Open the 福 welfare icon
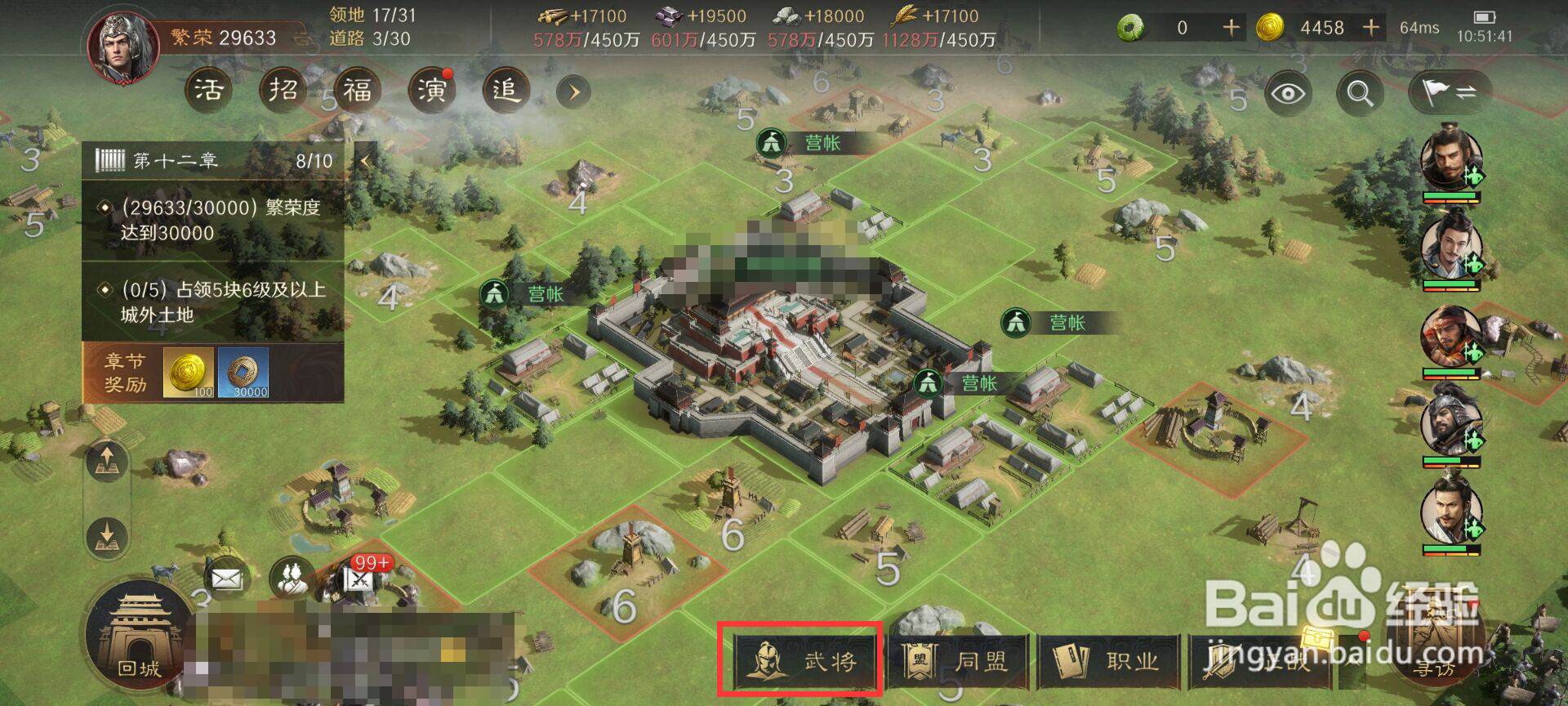 357,90
